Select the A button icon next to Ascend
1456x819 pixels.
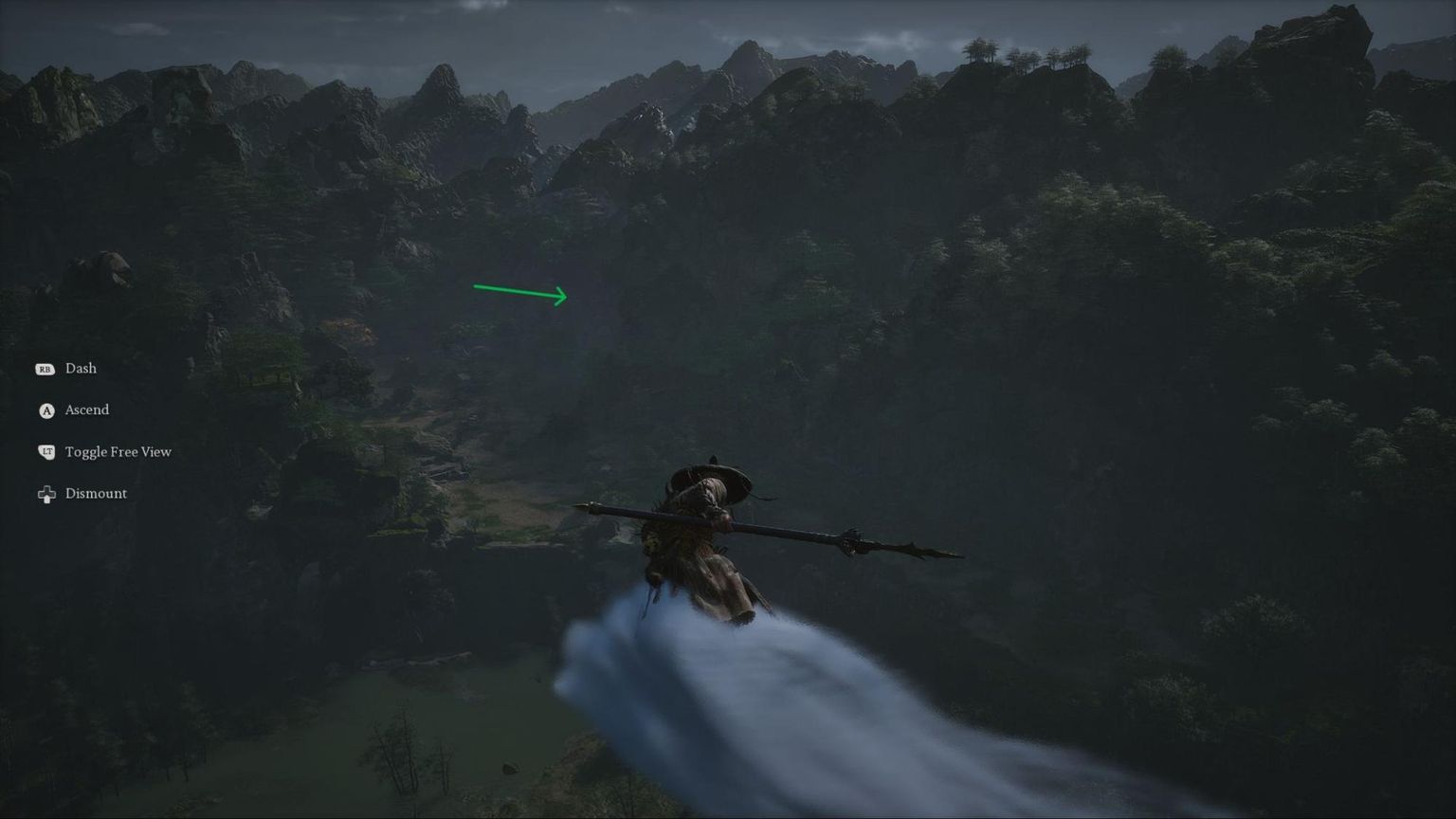click(x=45, y=410)
